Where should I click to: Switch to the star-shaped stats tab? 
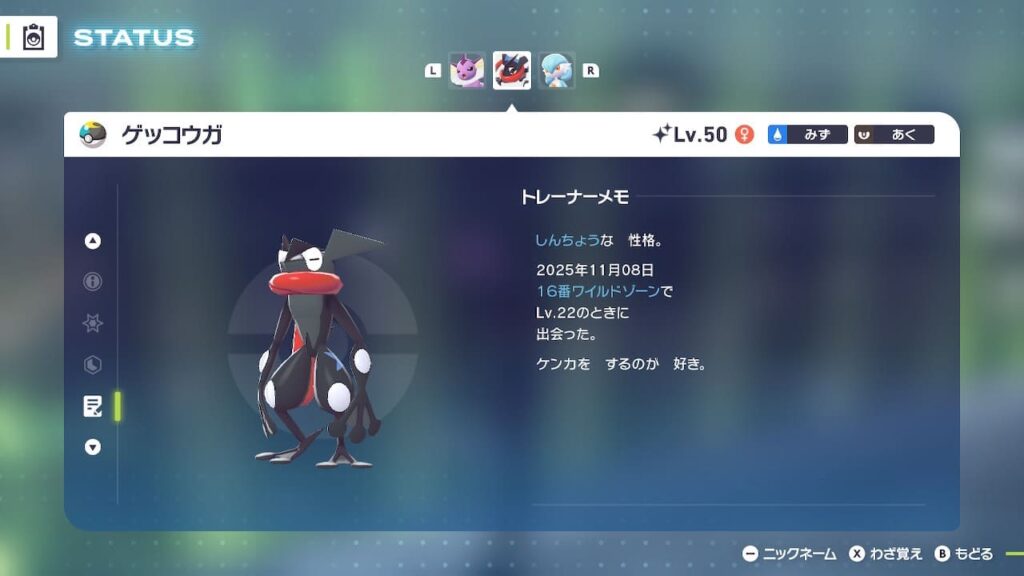pyautogui.click(x=93, y=323)
